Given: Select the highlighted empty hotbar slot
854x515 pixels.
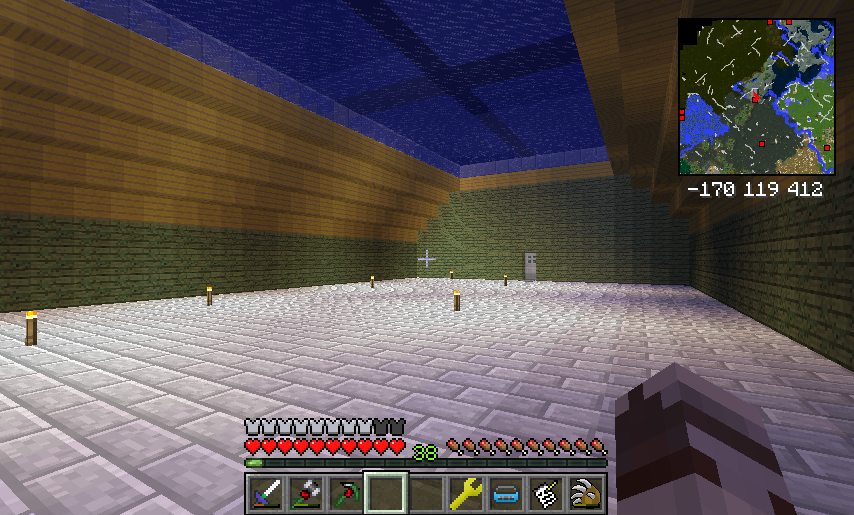Looking at the screenshot, I should pos(386,492).
